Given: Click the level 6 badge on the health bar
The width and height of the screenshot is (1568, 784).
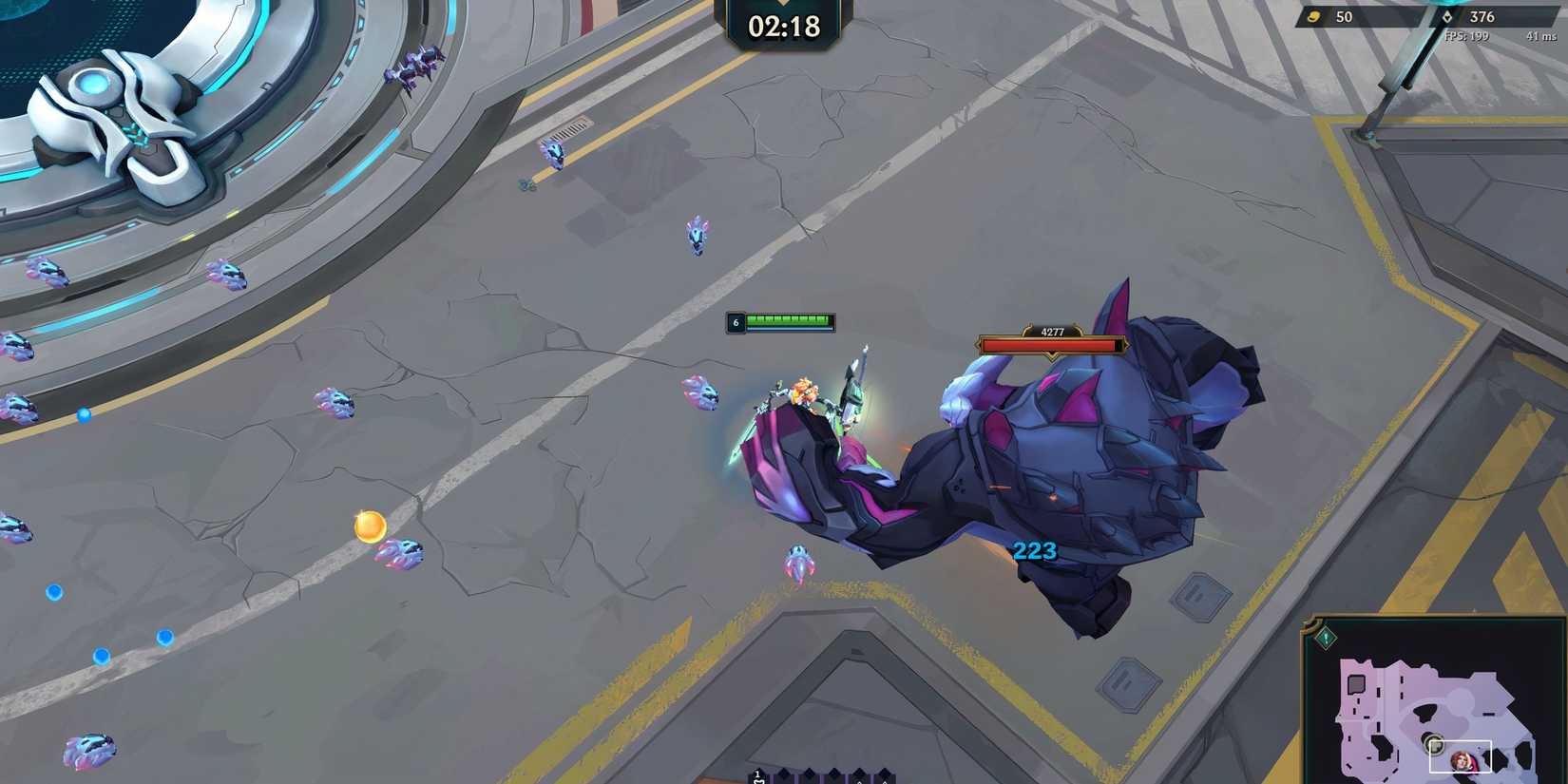Looking at the screenshot, I should point(735,322).
